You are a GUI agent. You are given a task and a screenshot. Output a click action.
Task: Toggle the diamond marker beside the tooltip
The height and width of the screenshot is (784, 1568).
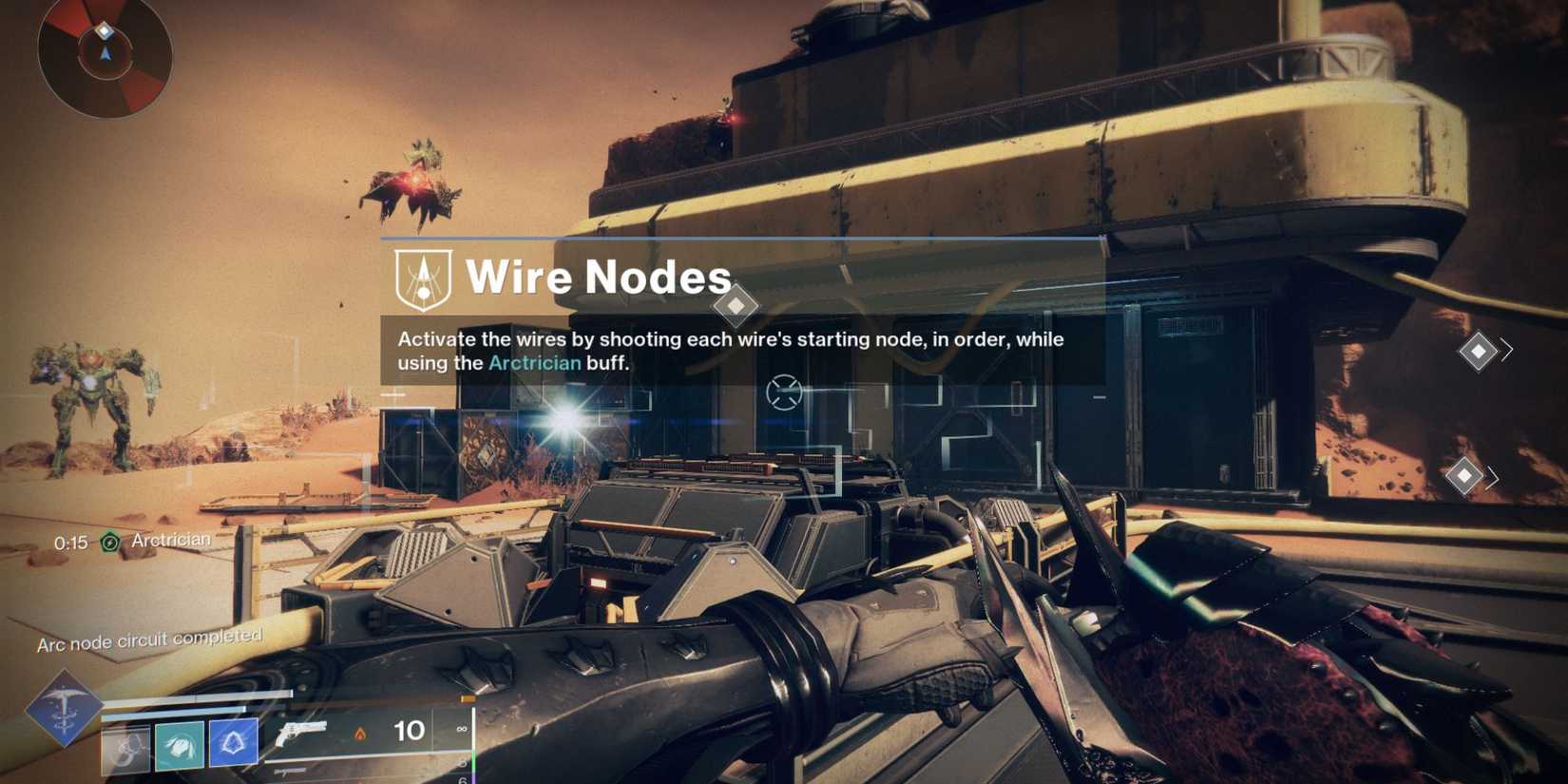tap(737, 305)
